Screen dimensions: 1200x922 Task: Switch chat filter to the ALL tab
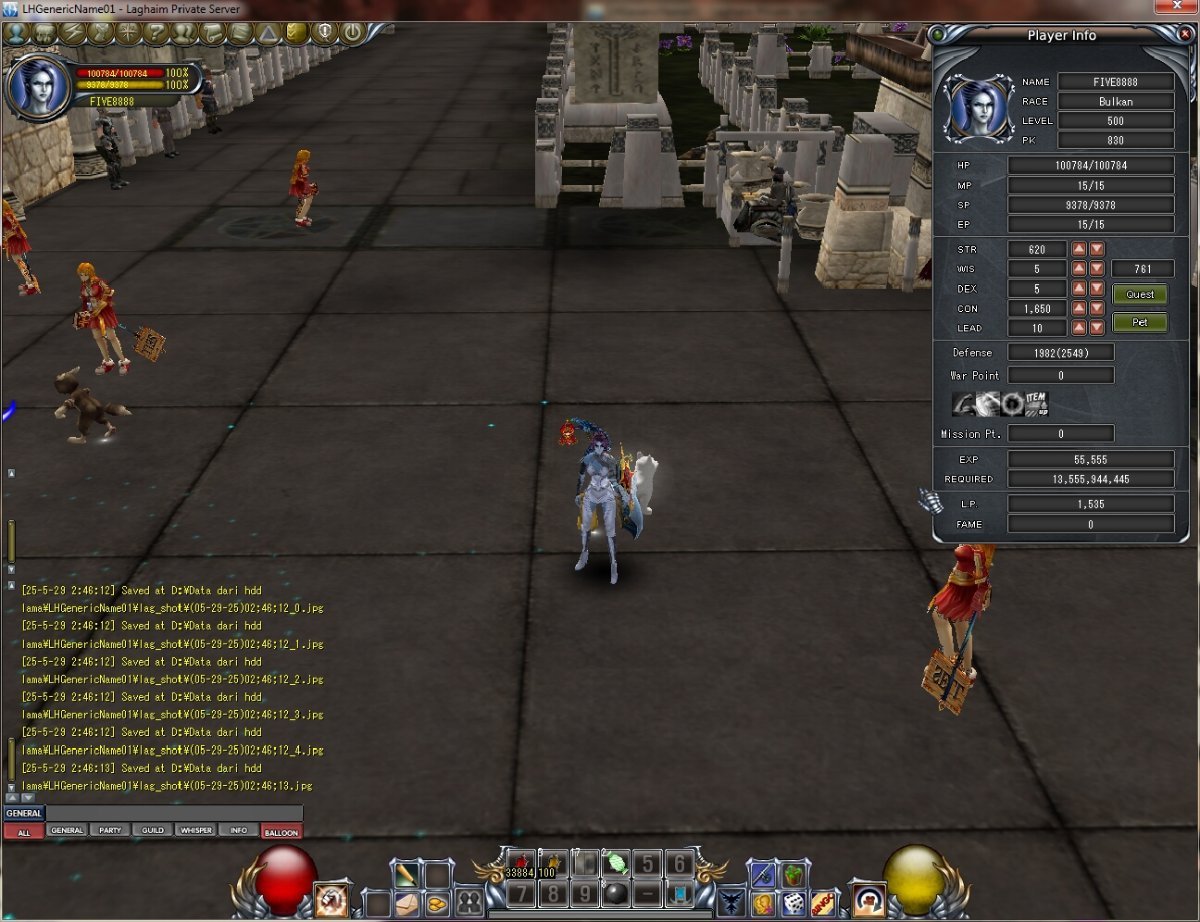pyautogui.click(x=24, y=831)
